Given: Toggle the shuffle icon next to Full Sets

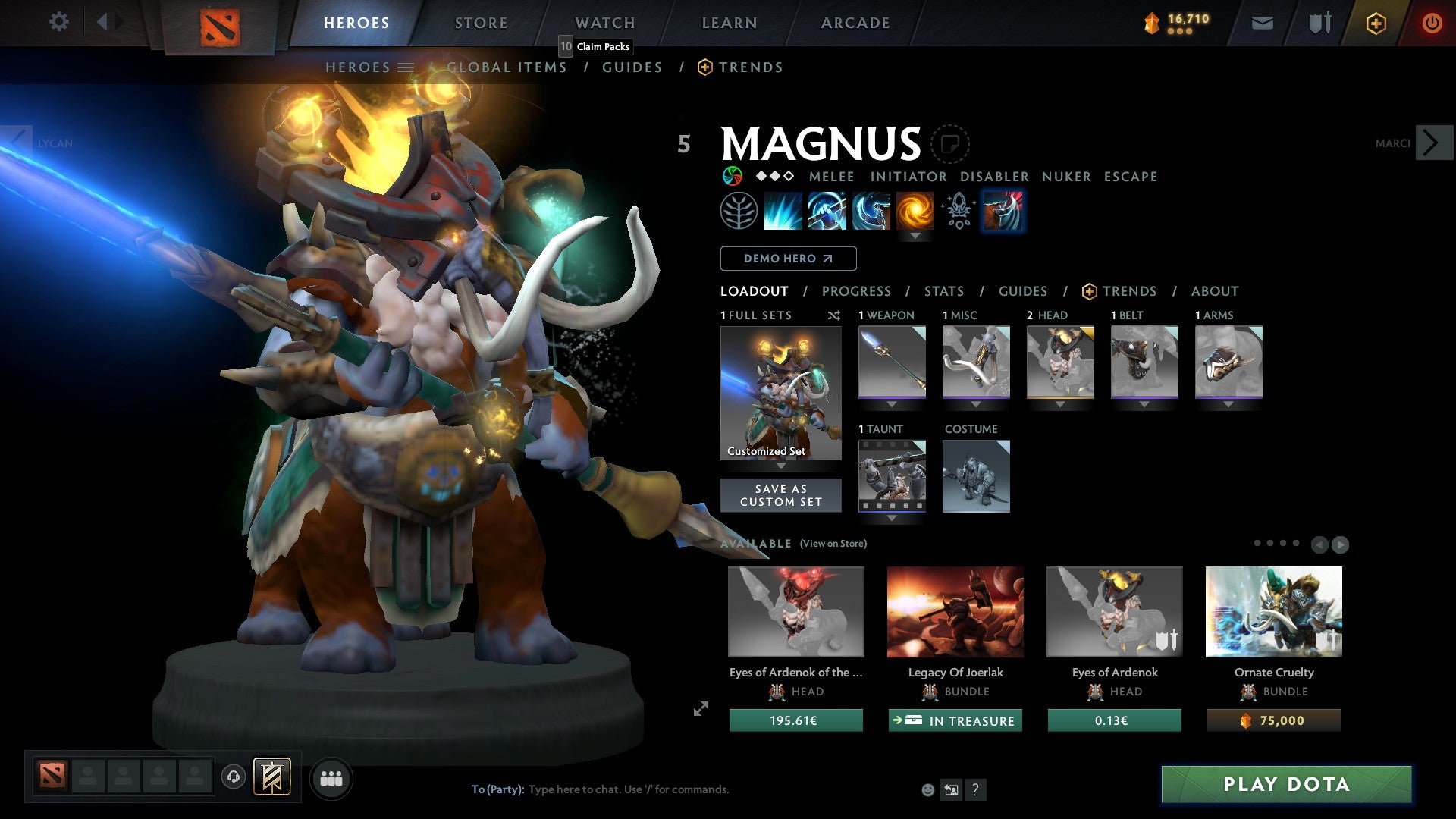Looking at the screenshot, I should 834,315.
